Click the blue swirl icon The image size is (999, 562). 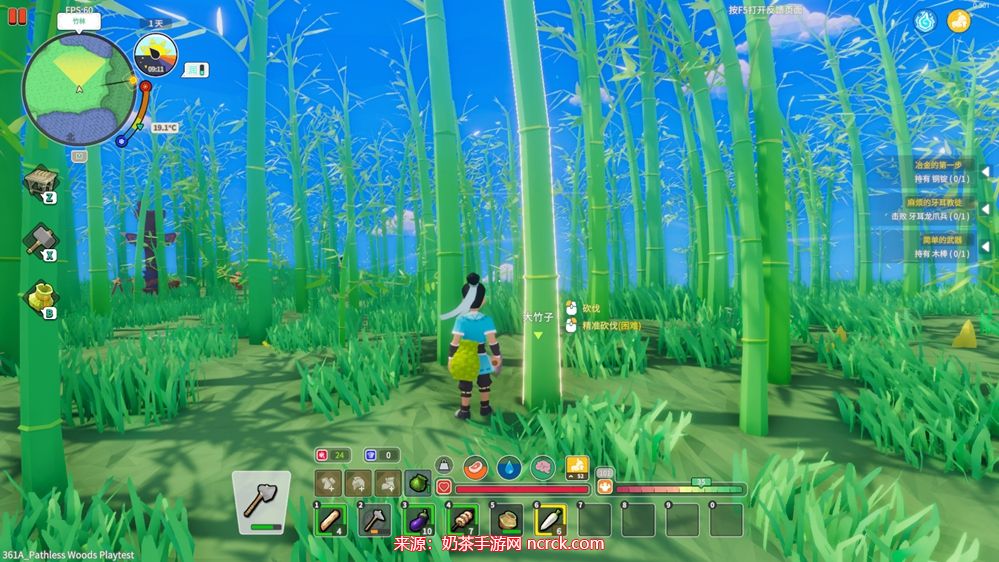tap(925, 21)
